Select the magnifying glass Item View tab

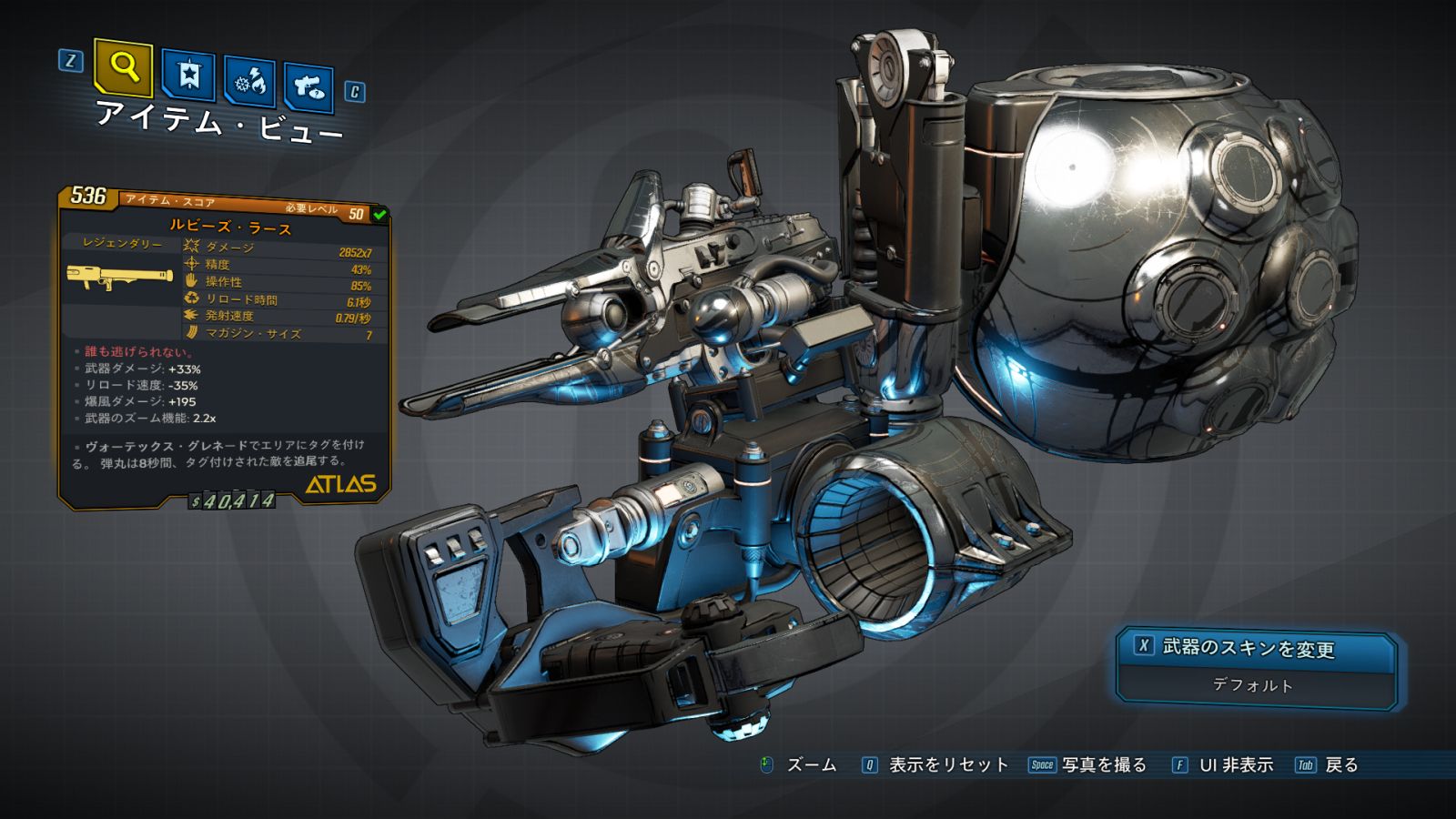123,66
